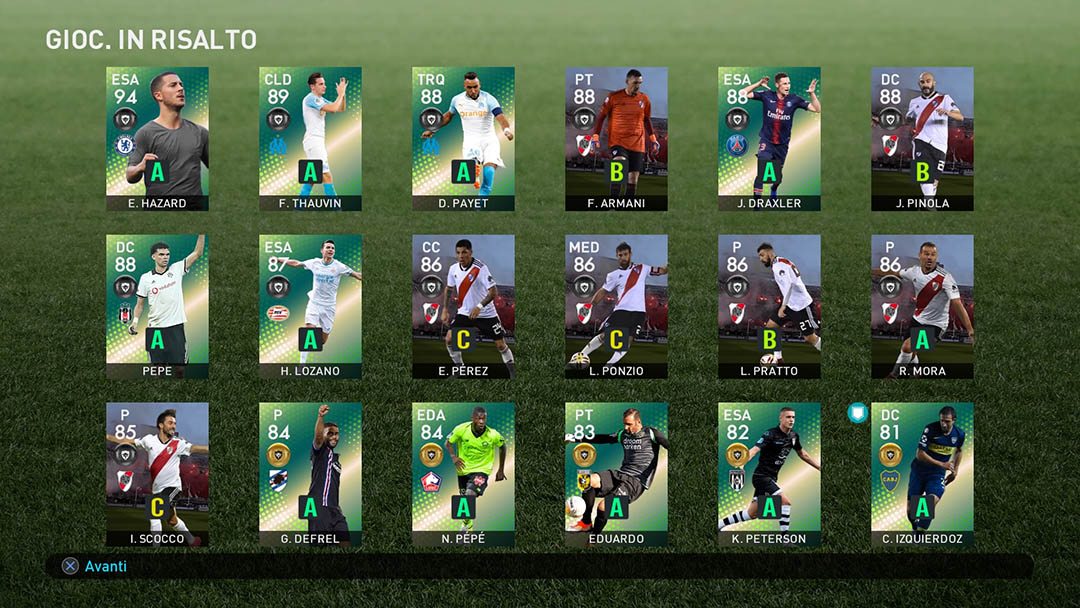Select the R. Mora striker card
Viewport: 1080px width, 608px height.
point(922,306)
